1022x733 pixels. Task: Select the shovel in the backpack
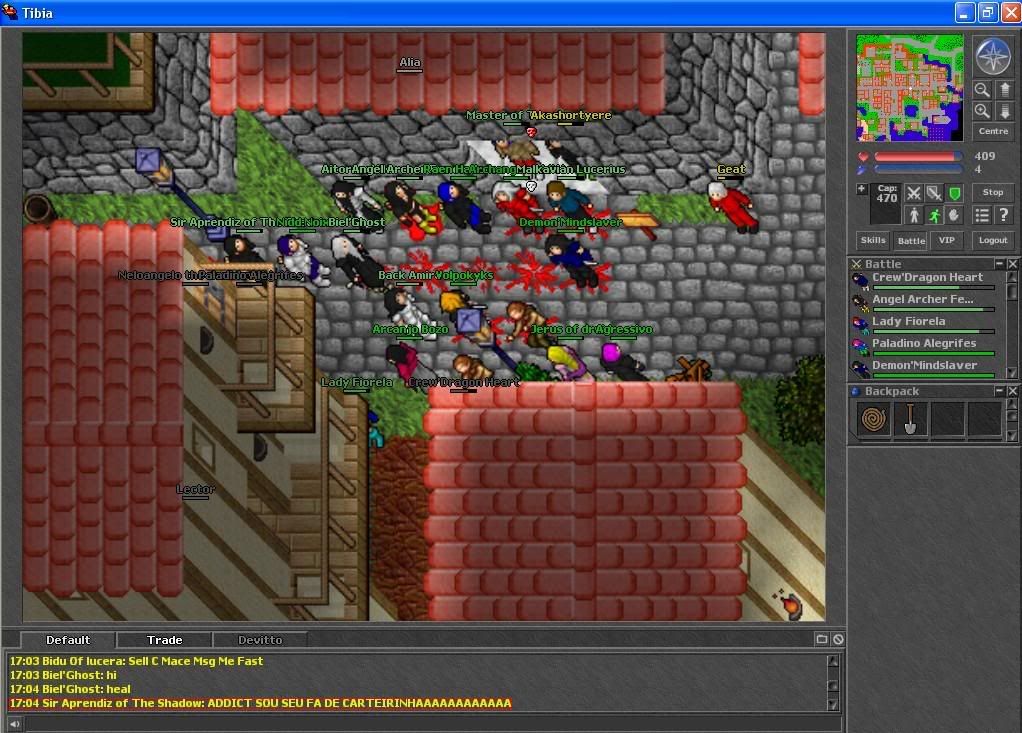tap(911, 420)
